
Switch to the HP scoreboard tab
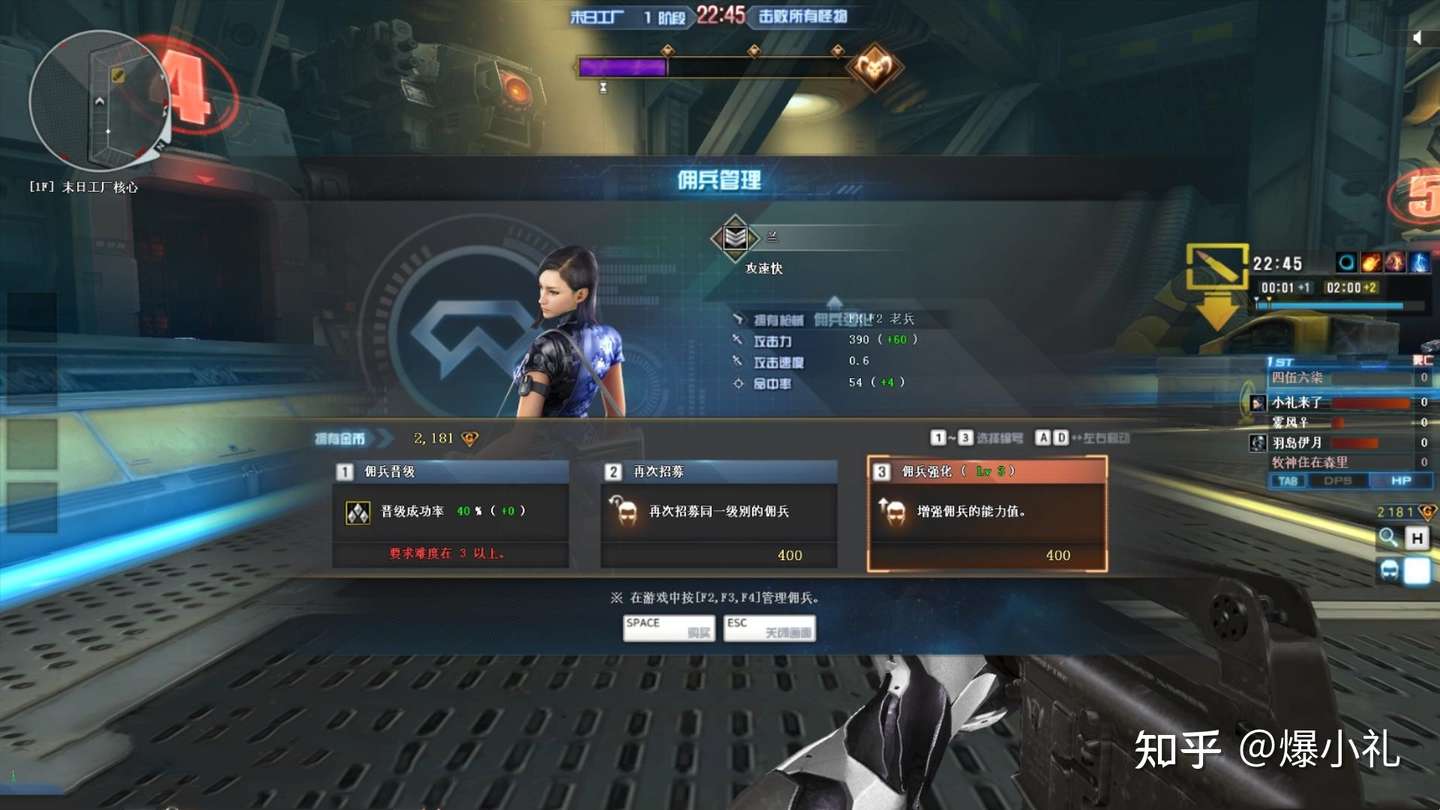pyautogui.click(x=1404, y=481)
